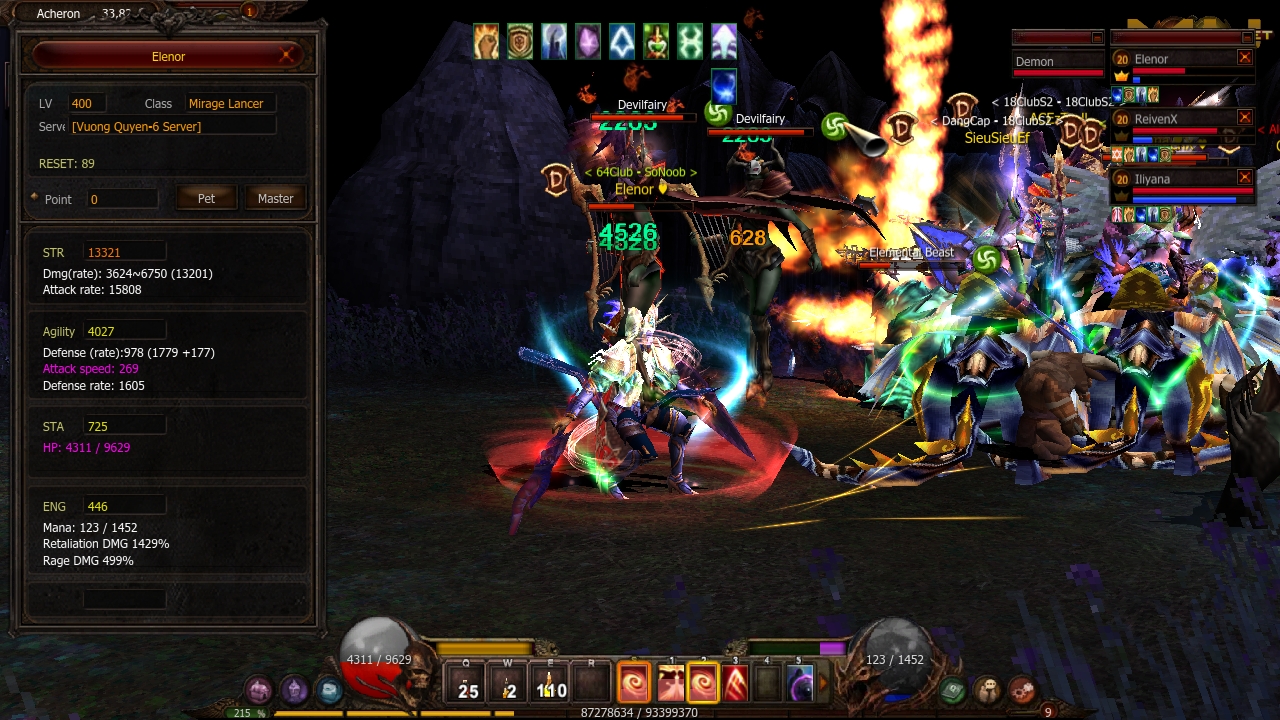
Task: Select the shield buff icon on the top bar
Action: click(x=520, y=40)
